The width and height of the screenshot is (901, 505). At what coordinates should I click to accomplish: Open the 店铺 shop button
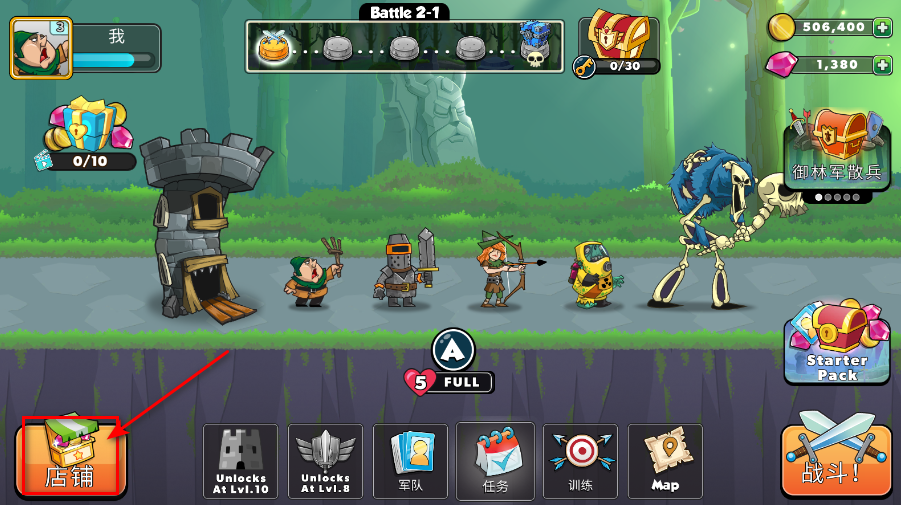70,456
